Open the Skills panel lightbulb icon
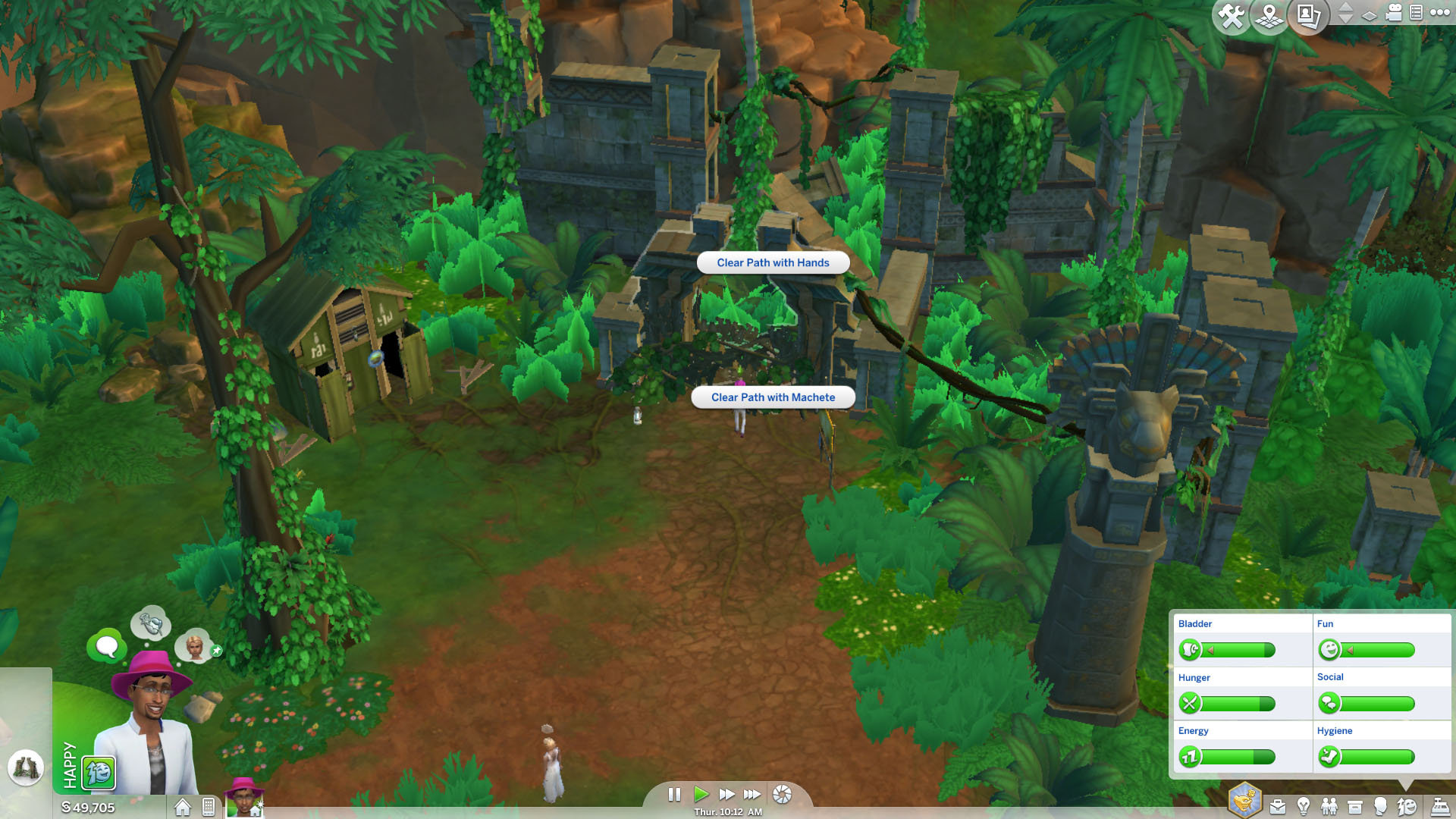1456x819 pixels. click(x=1303, y=806)
